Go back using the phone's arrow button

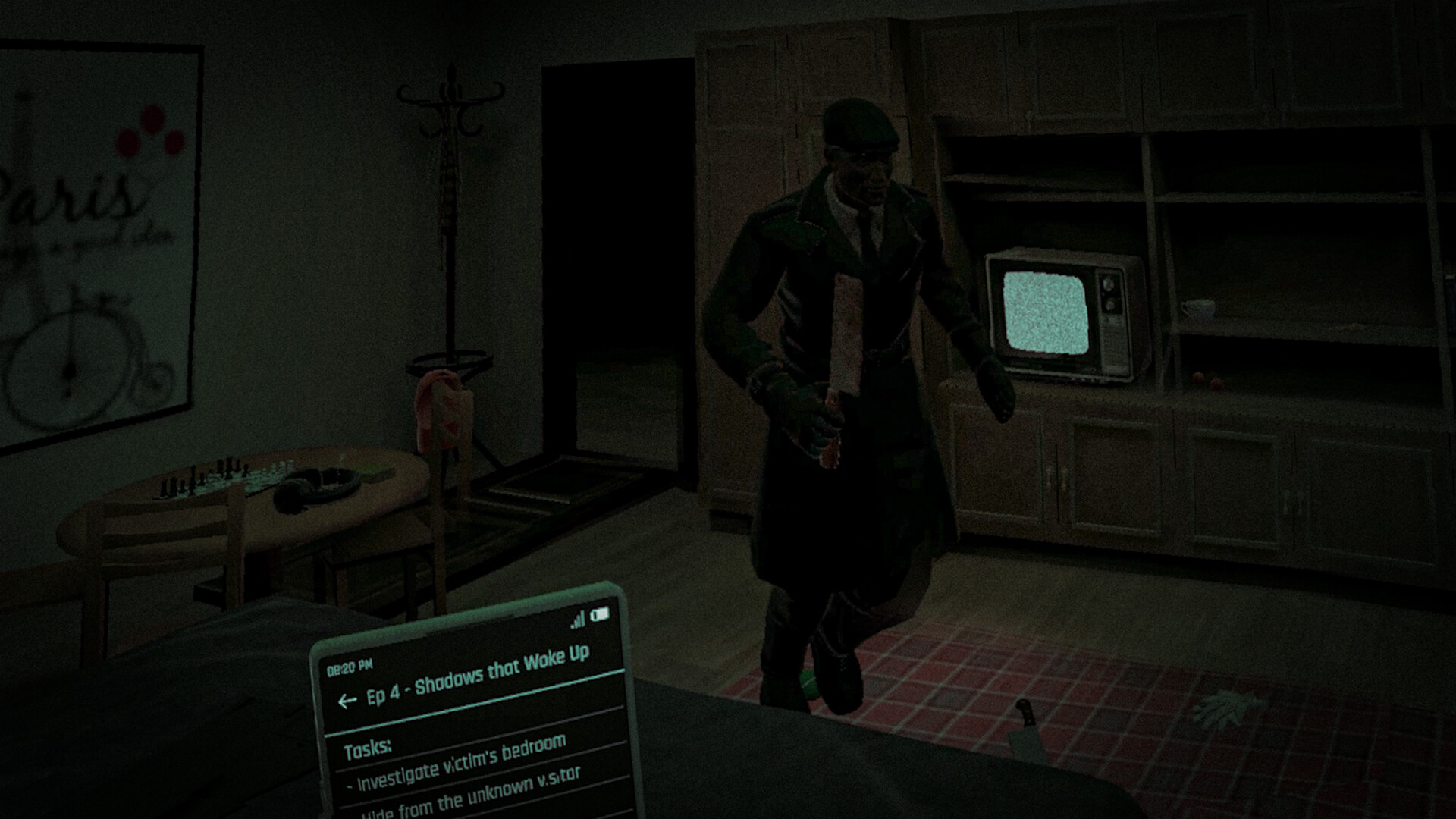347,701
